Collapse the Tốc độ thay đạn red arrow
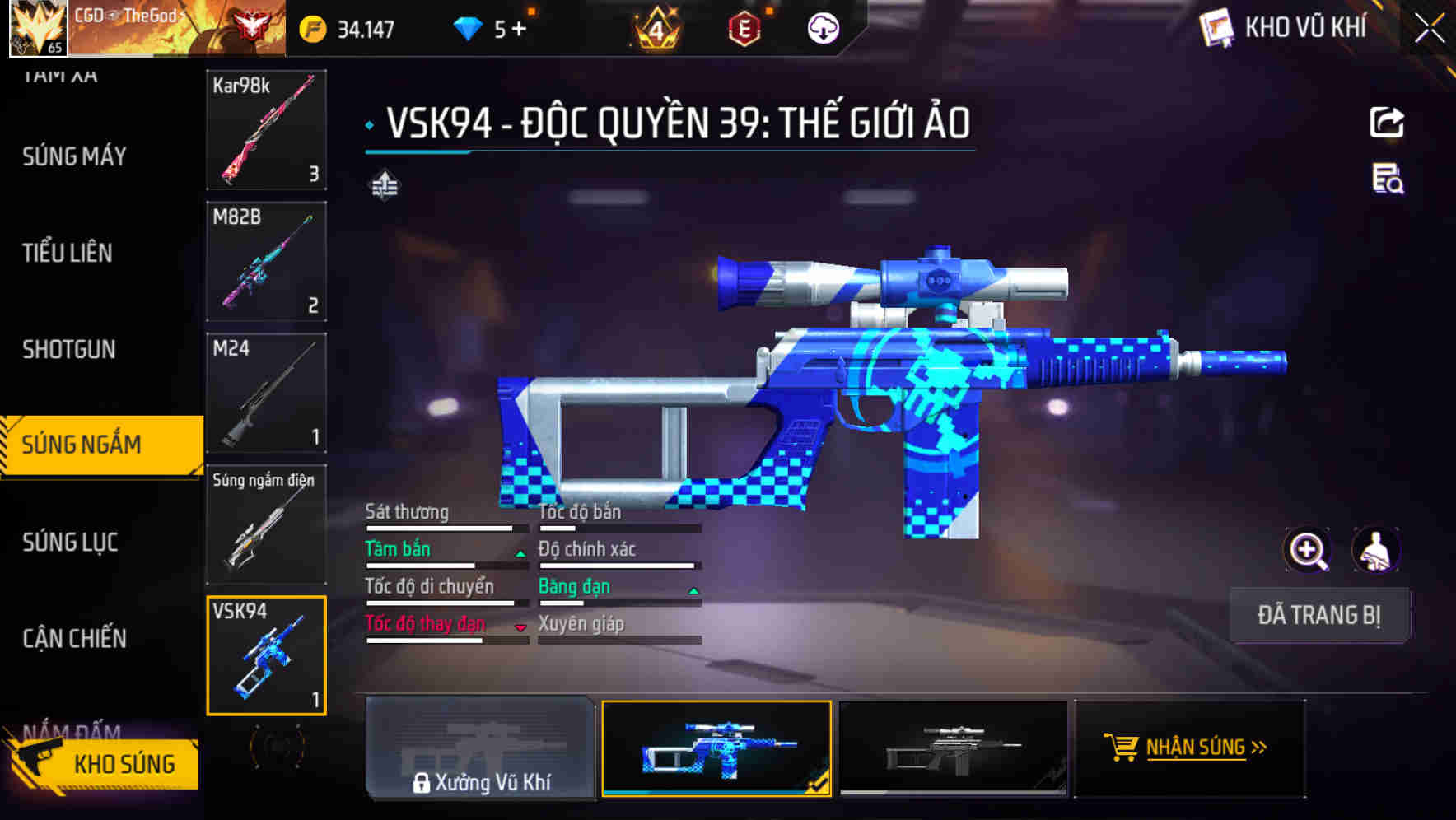Screen dimensions: 1456x820 point(520,627)
